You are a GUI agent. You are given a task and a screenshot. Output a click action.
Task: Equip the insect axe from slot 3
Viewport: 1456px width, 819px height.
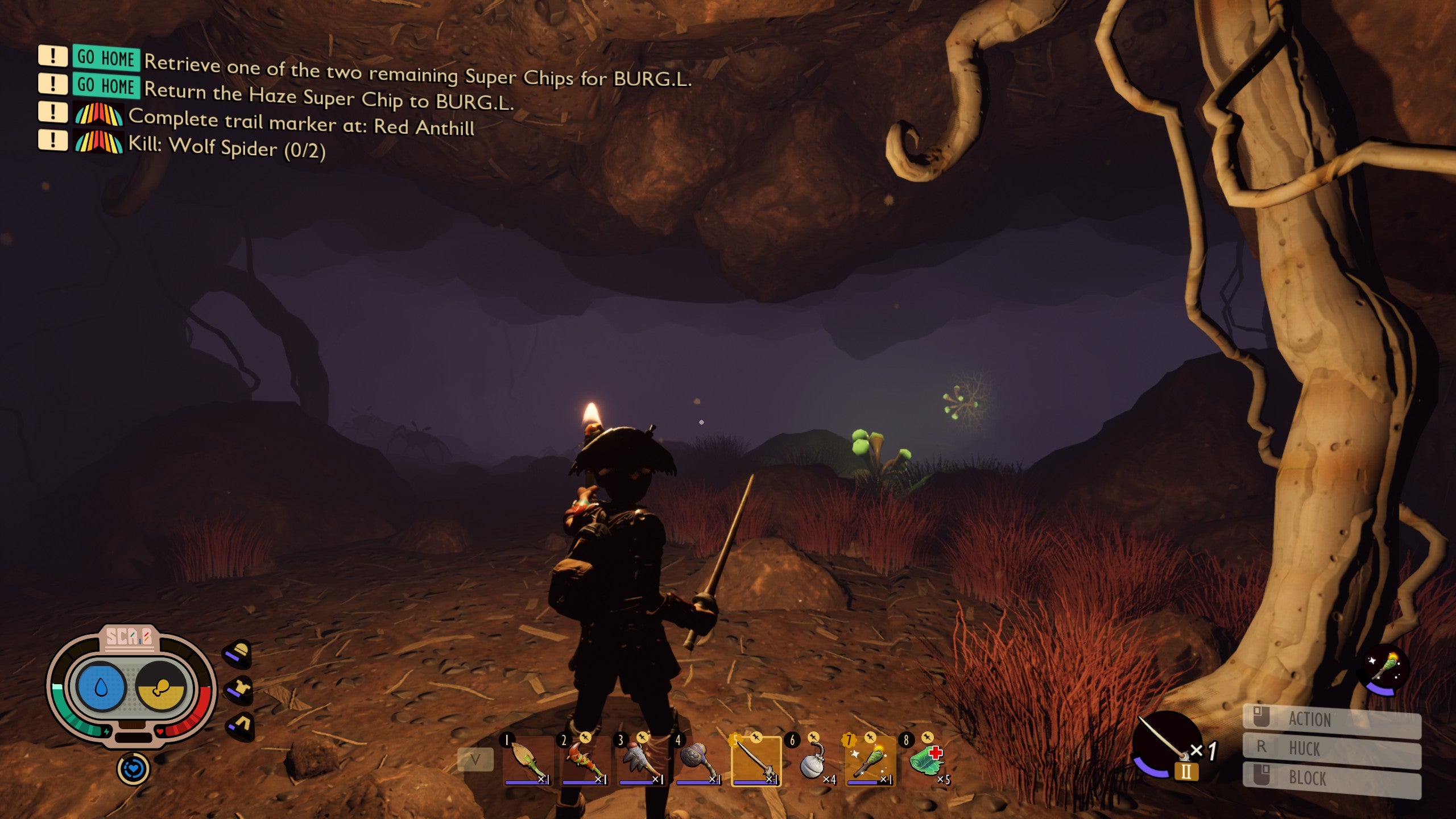point(641,761)
